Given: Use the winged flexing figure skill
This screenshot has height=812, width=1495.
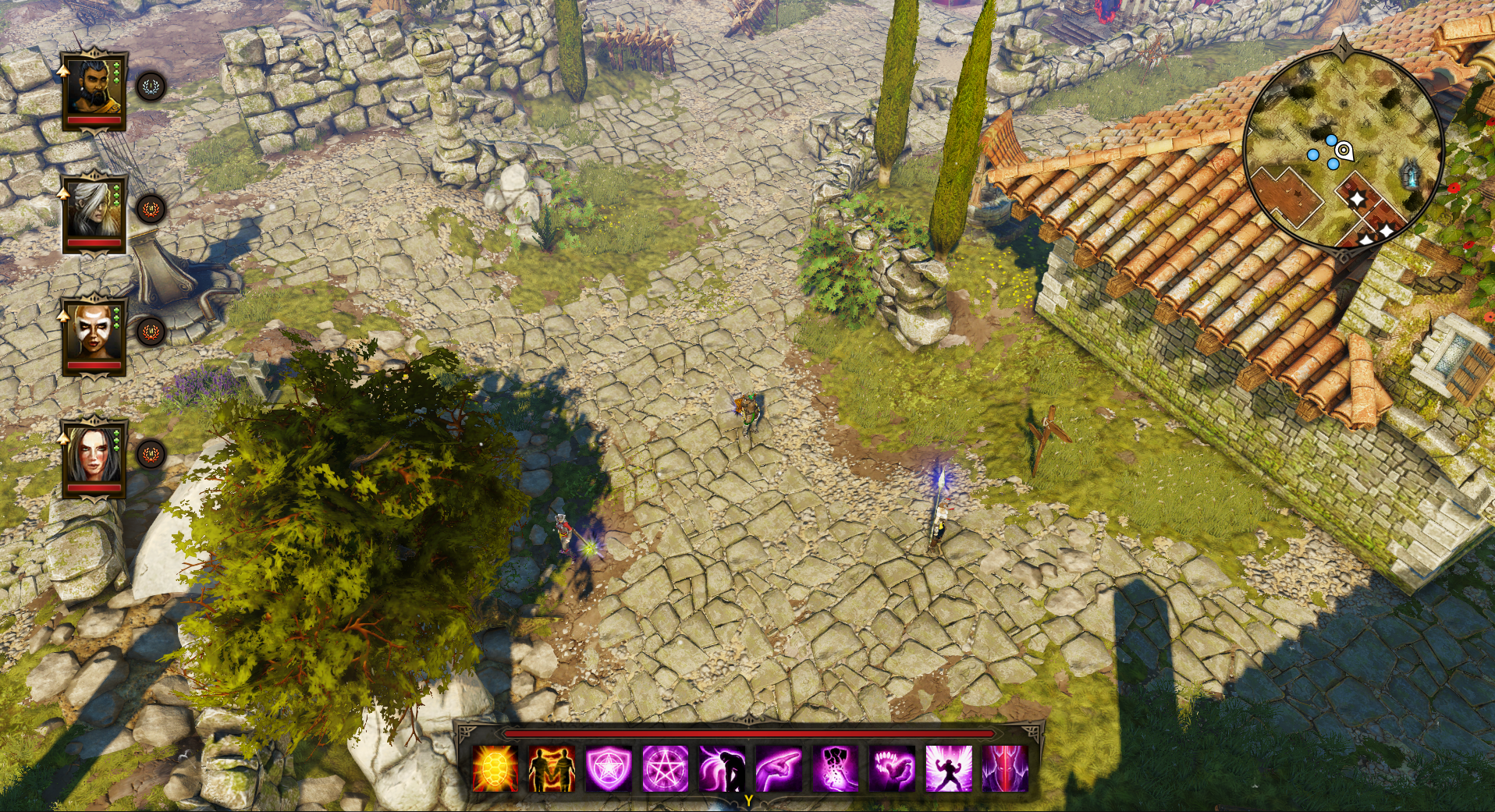Looking at the screenshot, I should coord(949,768).
